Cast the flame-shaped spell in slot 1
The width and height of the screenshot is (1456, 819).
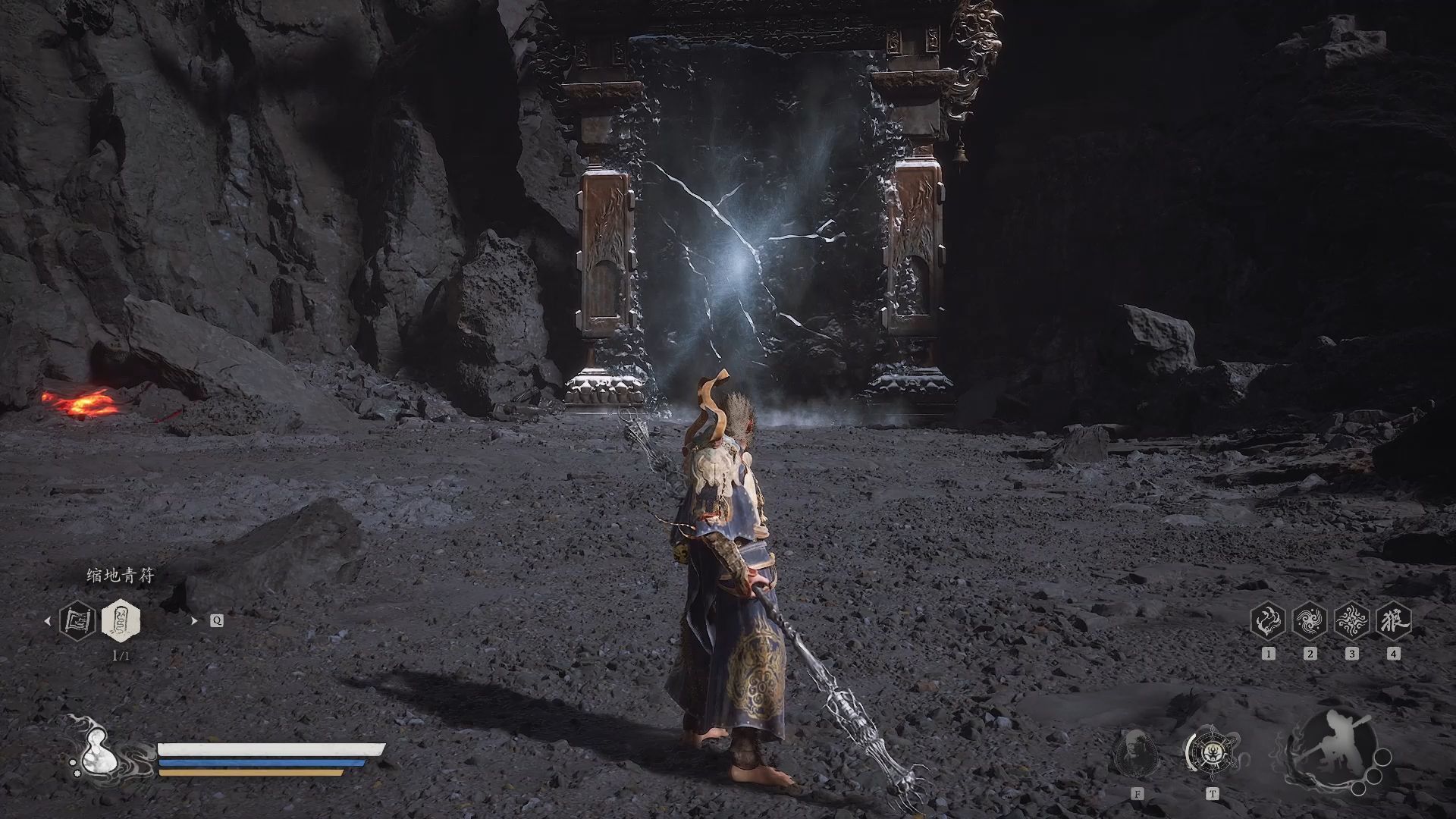1268,621
